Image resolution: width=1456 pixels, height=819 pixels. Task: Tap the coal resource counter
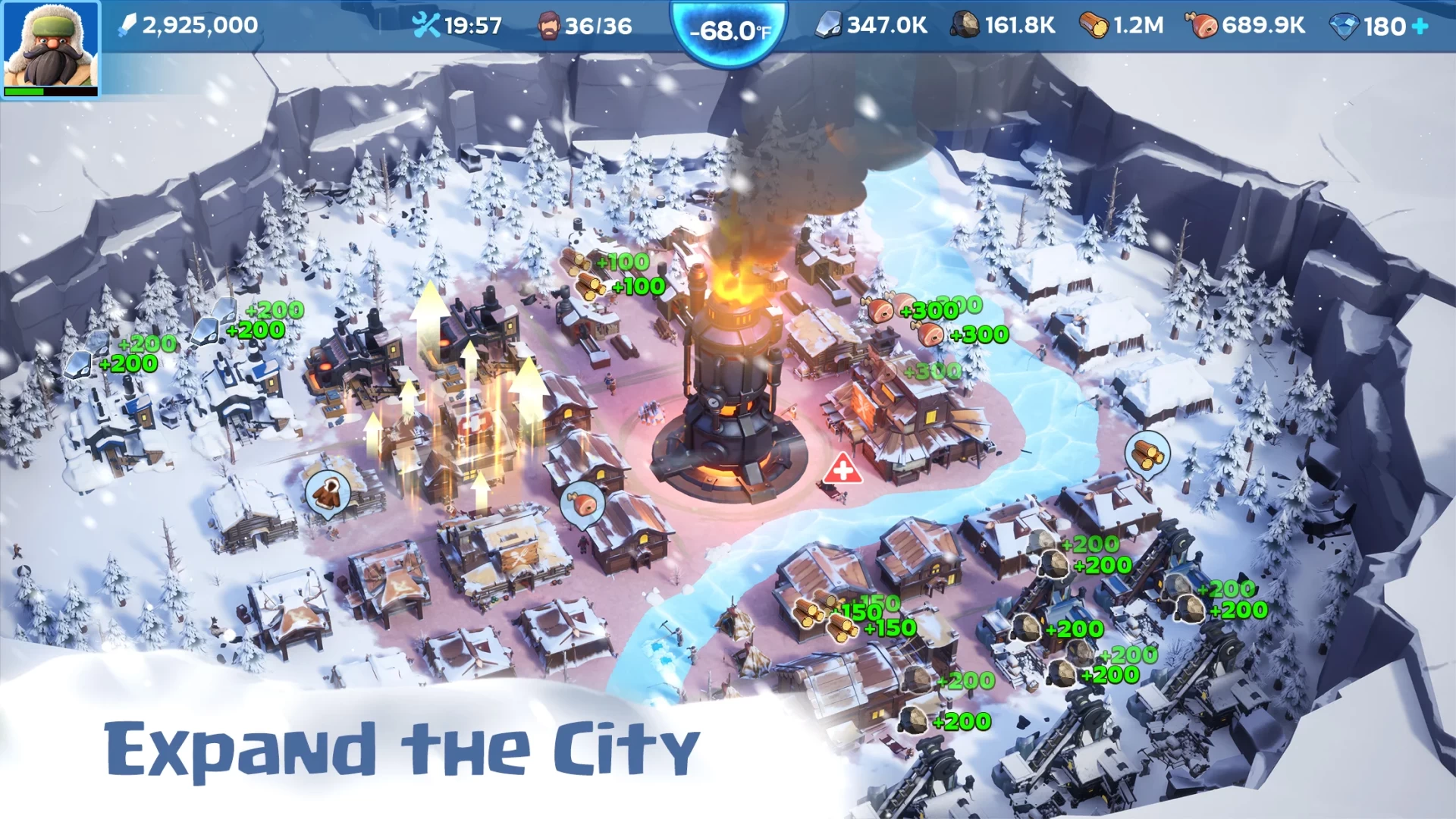click(1003, 26)
